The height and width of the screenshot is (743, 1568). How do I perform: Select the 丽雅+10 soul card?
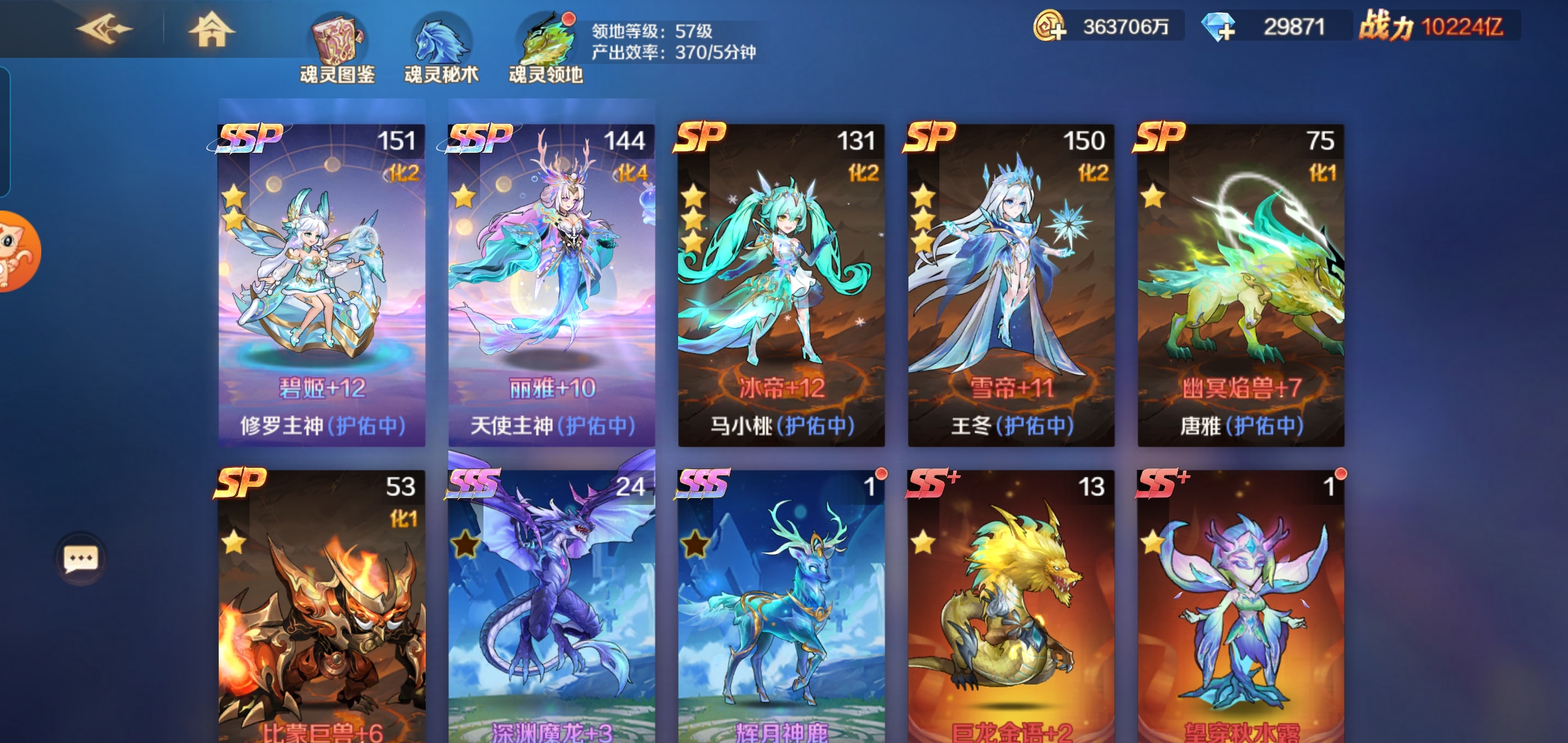point(552,285)
